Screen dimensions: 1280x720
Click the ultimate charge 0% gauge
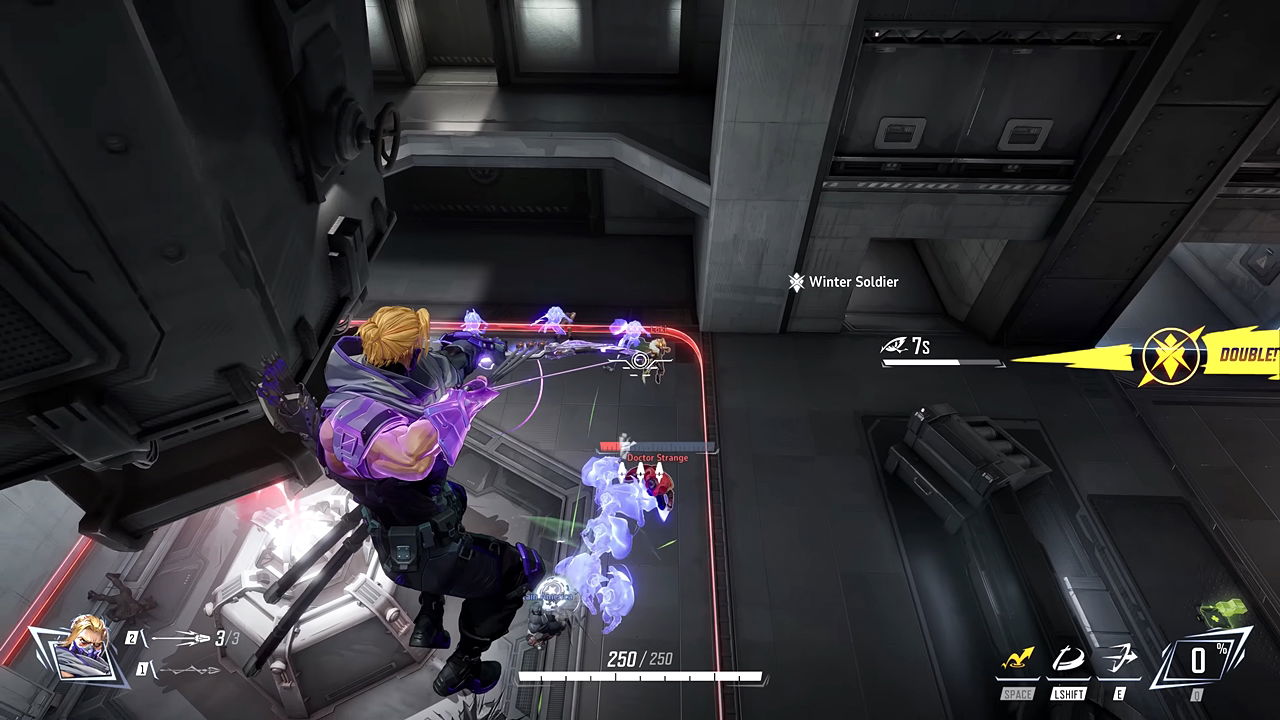[x=1198, y=659]
